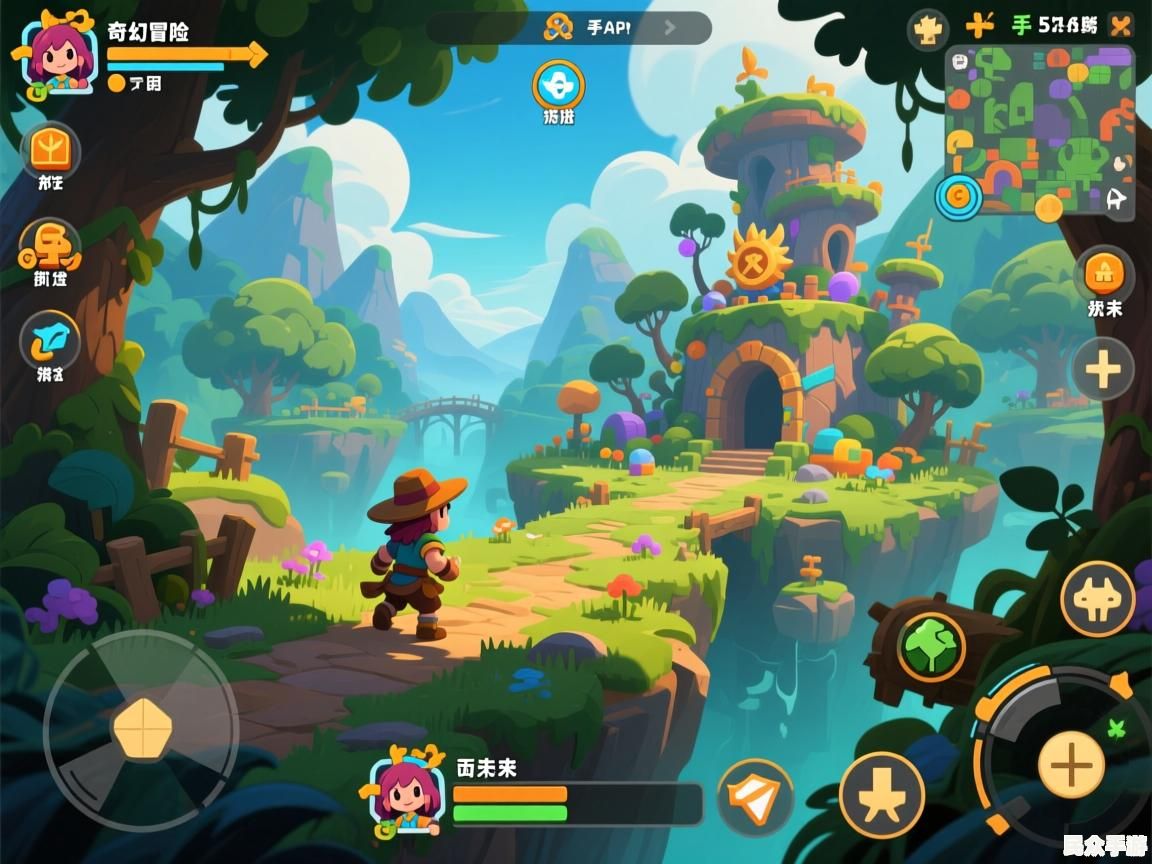
Task: Close the overlay with the orange X button
Action: (1121, 26)
